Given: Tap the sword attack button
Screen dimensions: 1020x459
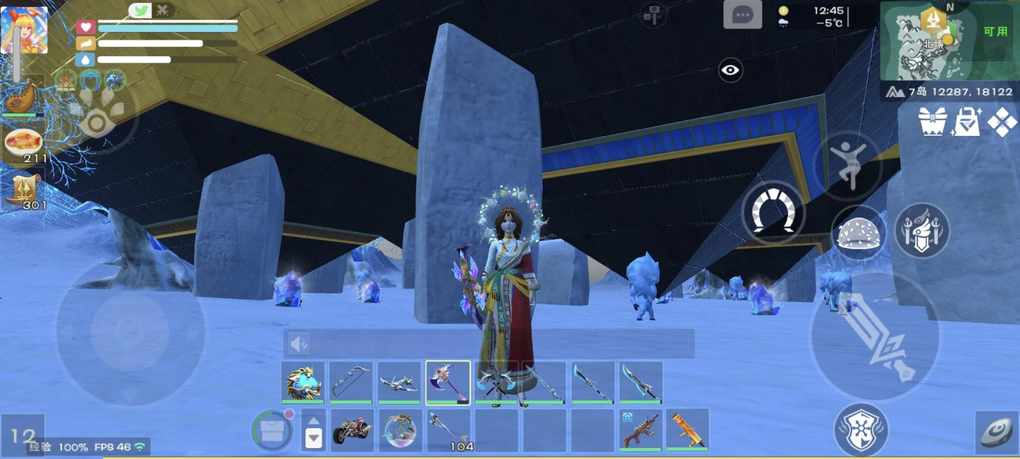Looking at the screenshot, I should 875,336.
